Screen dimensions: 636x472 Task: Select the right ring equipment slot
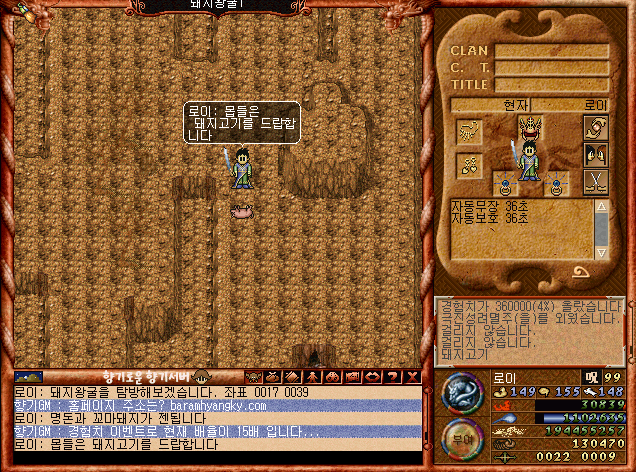556,184
